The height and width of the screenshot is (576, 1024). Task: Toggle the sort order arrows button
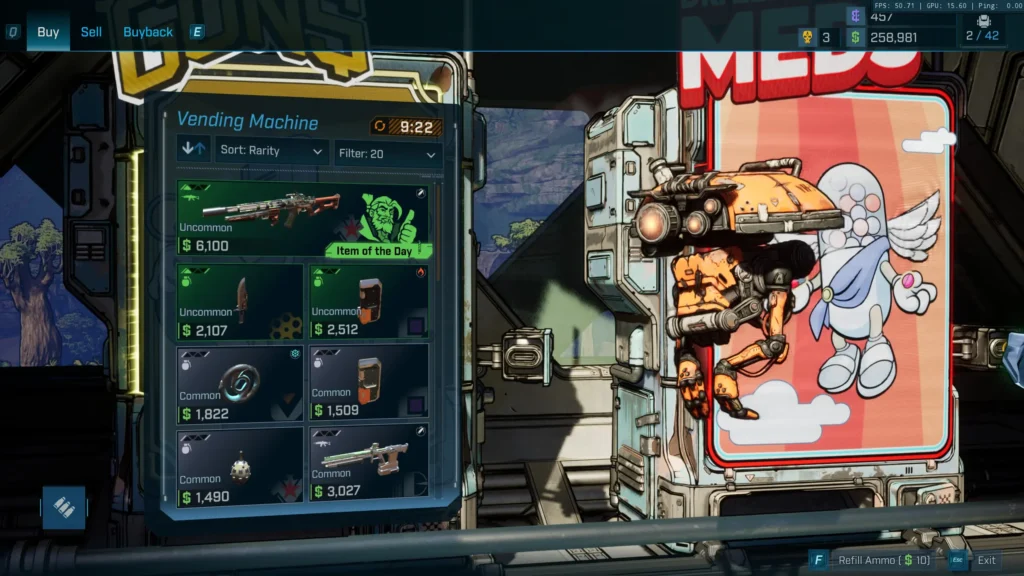[194, 151]
